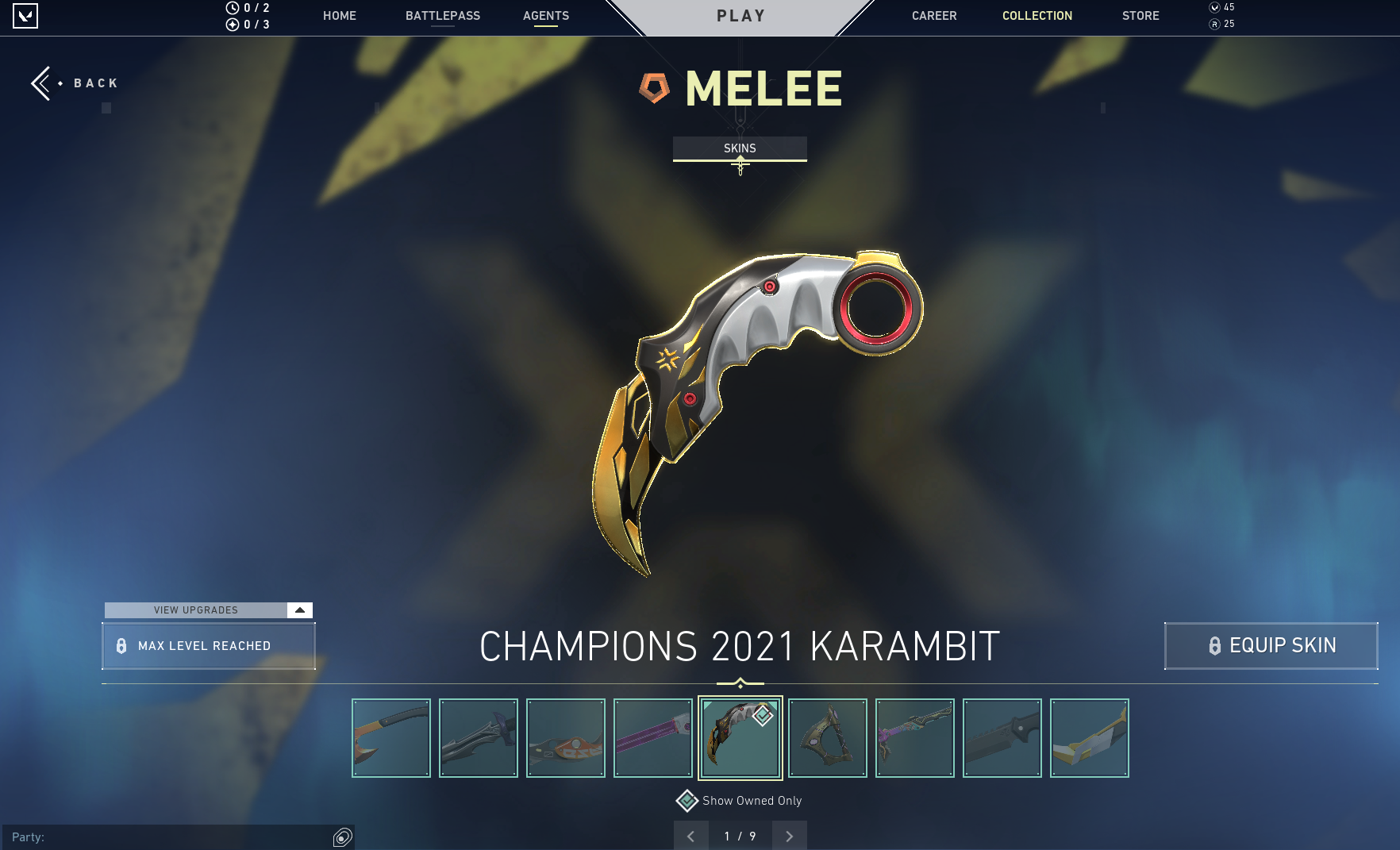Click the Equip Skin button

[1270, 645]
